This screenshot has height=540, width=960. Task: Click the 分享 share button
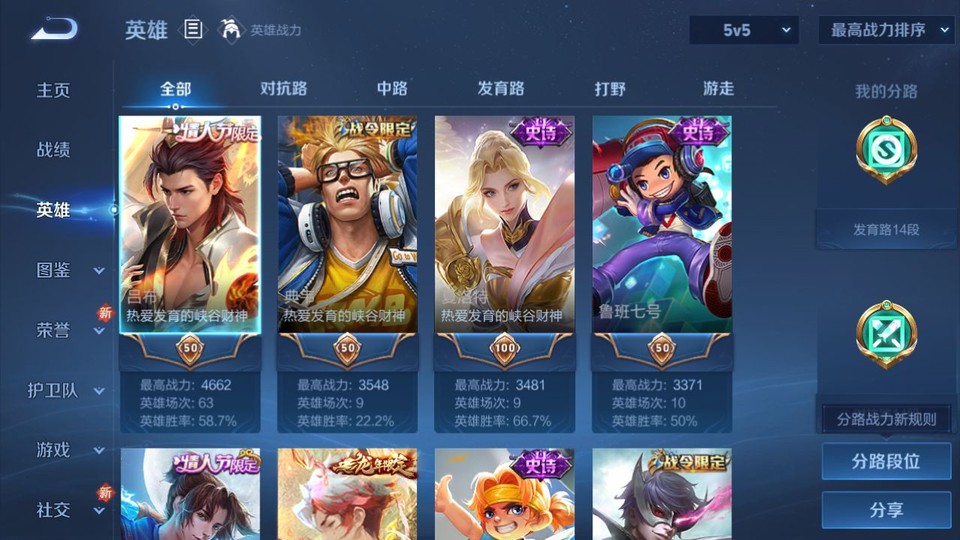point(886,510)
